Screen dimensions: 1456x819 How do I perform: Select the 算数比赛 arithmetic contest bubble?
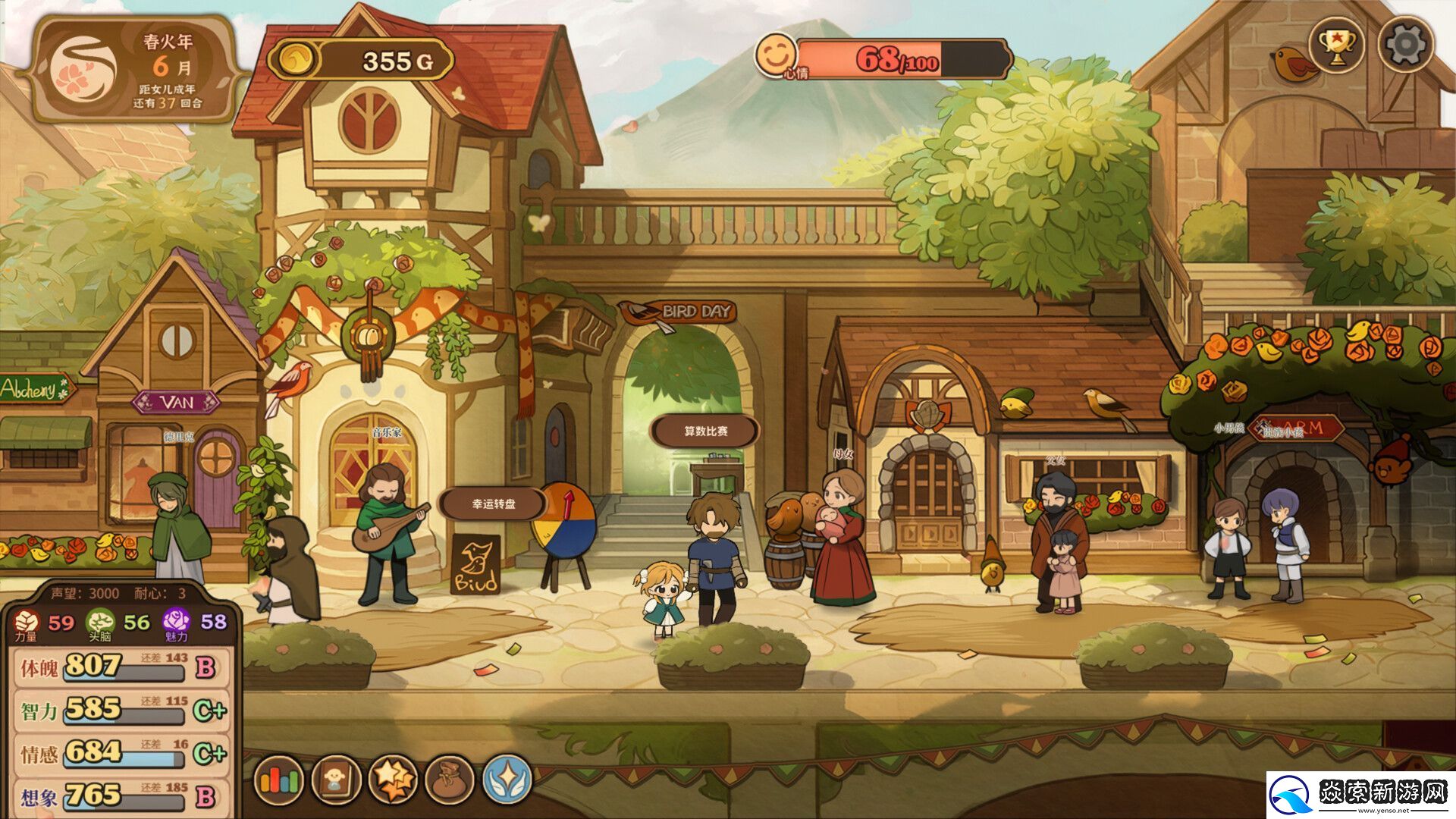pyautogui.click(x=705, y=431)
